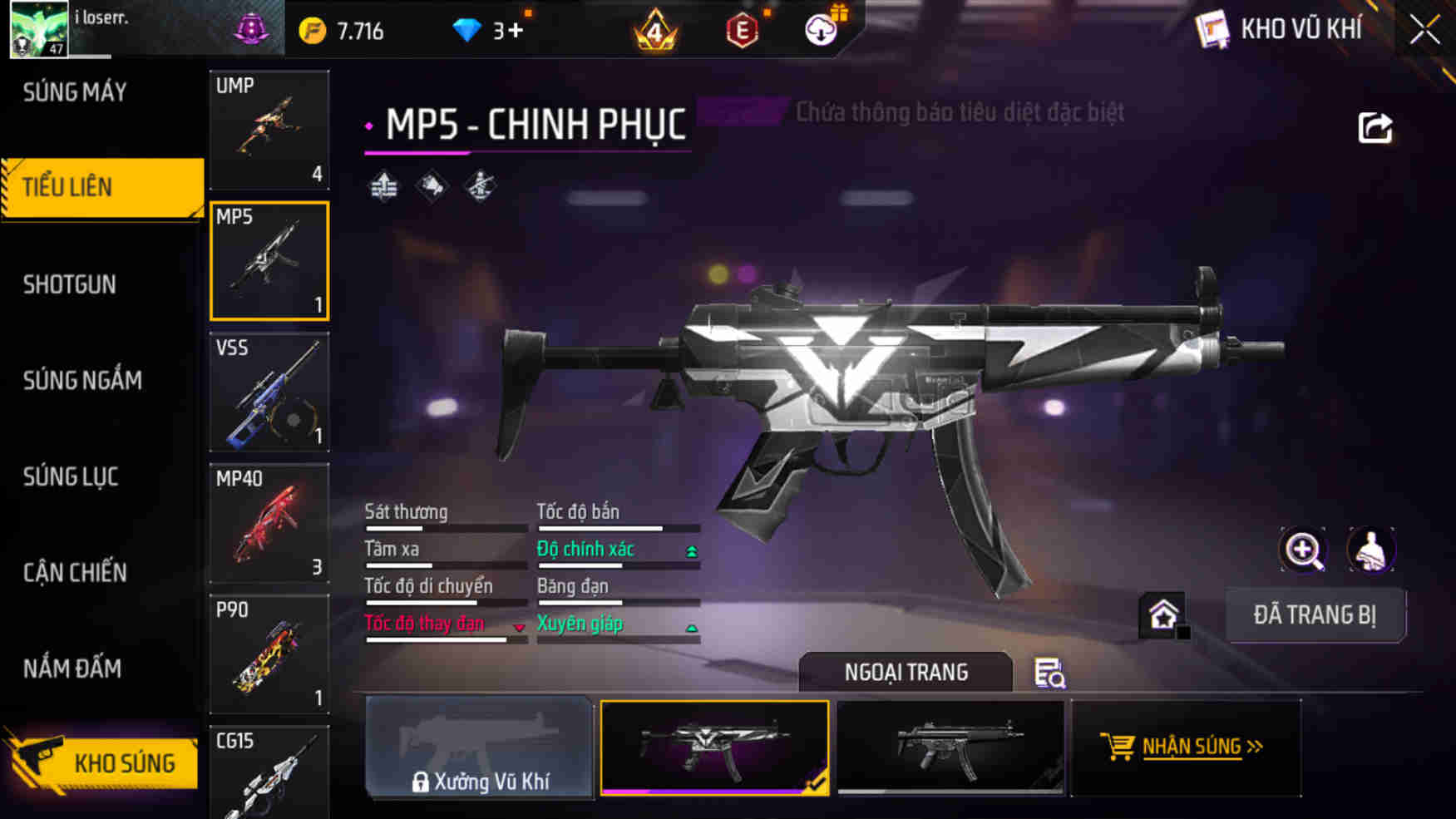
Task: Select the VSS weapon in the list
Action: pyautogui.click(x=269, y=392)
